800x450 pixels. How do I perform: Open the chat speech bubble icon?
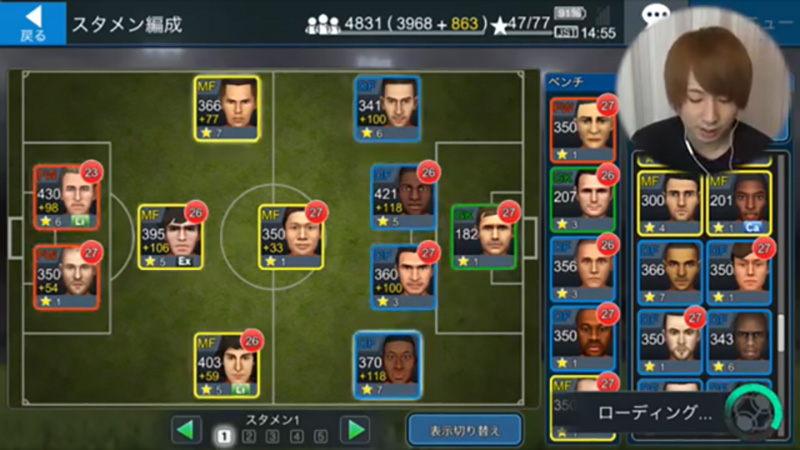(x=655, y=17)
